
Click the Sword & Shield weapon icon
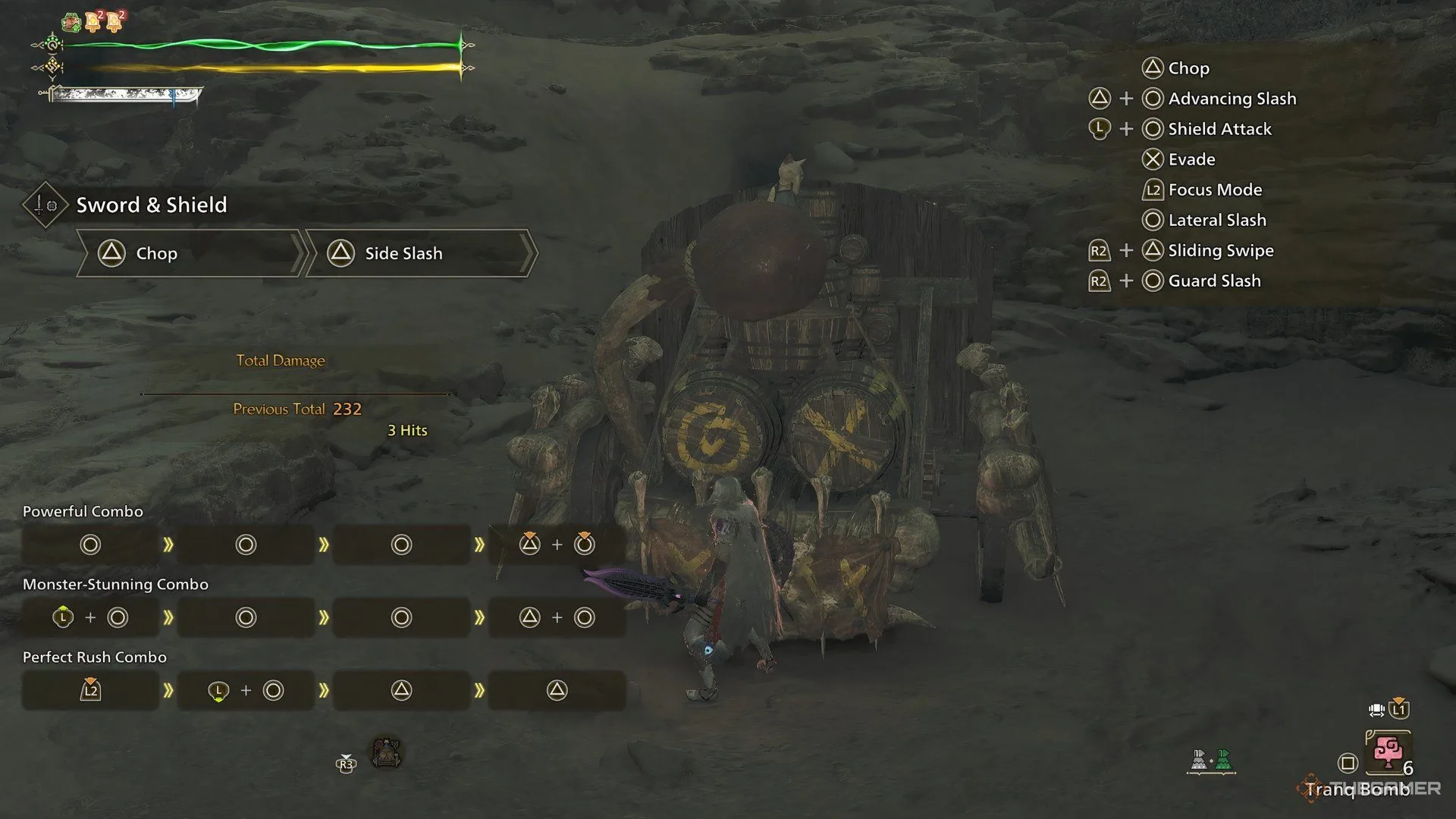(x=45, y=205)
